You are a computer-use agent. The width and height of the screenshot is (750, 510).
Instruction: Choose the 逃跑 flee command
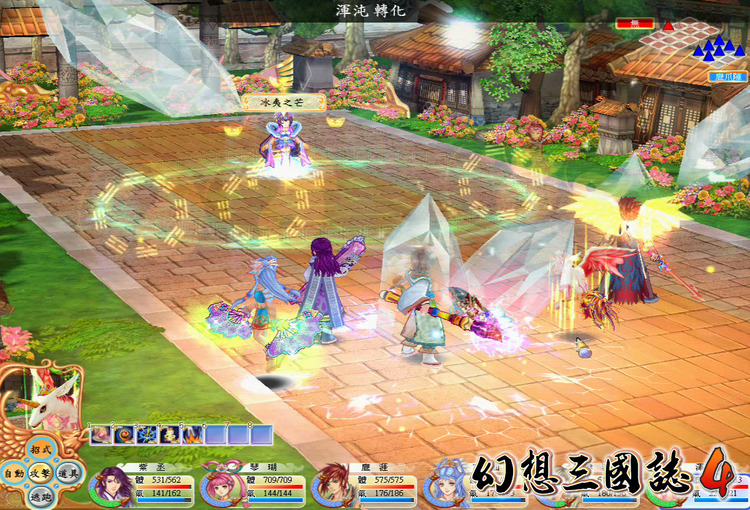(x=39, y=495)
